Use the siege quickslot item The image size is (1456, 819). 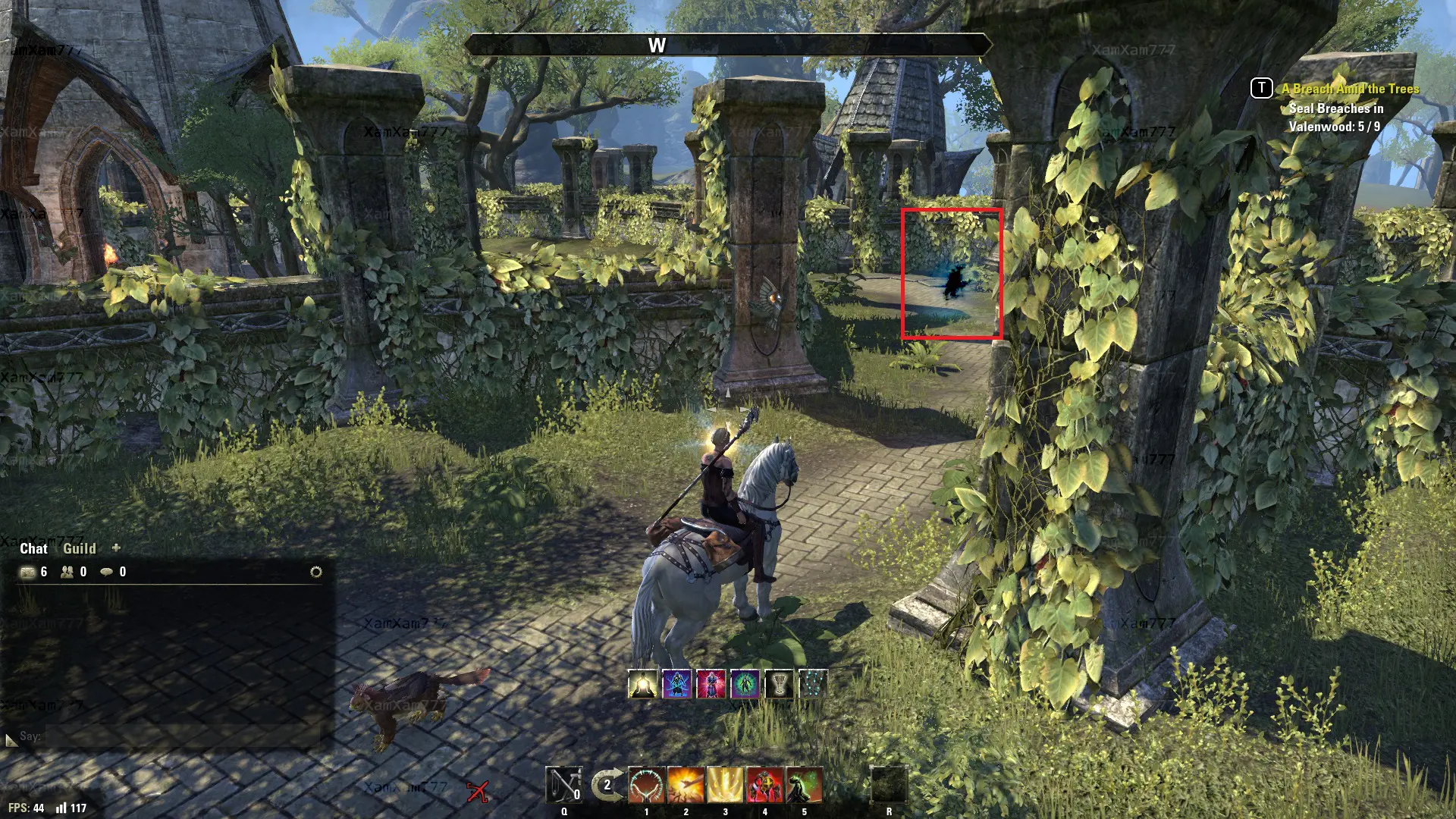point(564,785)
